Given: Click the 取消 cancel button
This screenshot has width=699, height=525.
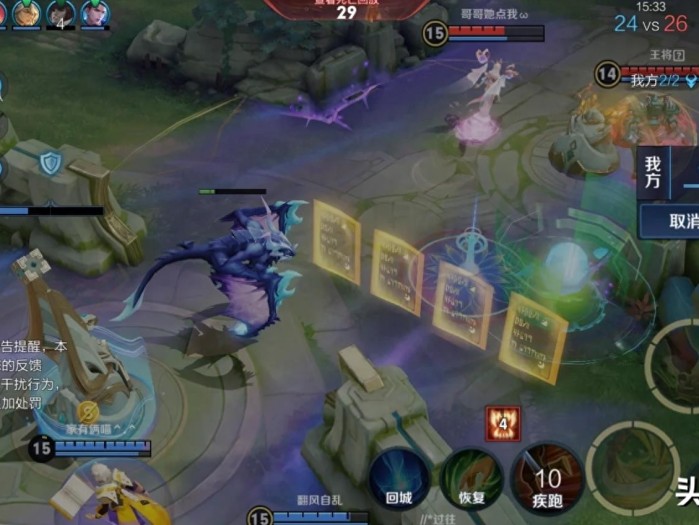Looking at the screenshot, I should (x=682, y=220).
